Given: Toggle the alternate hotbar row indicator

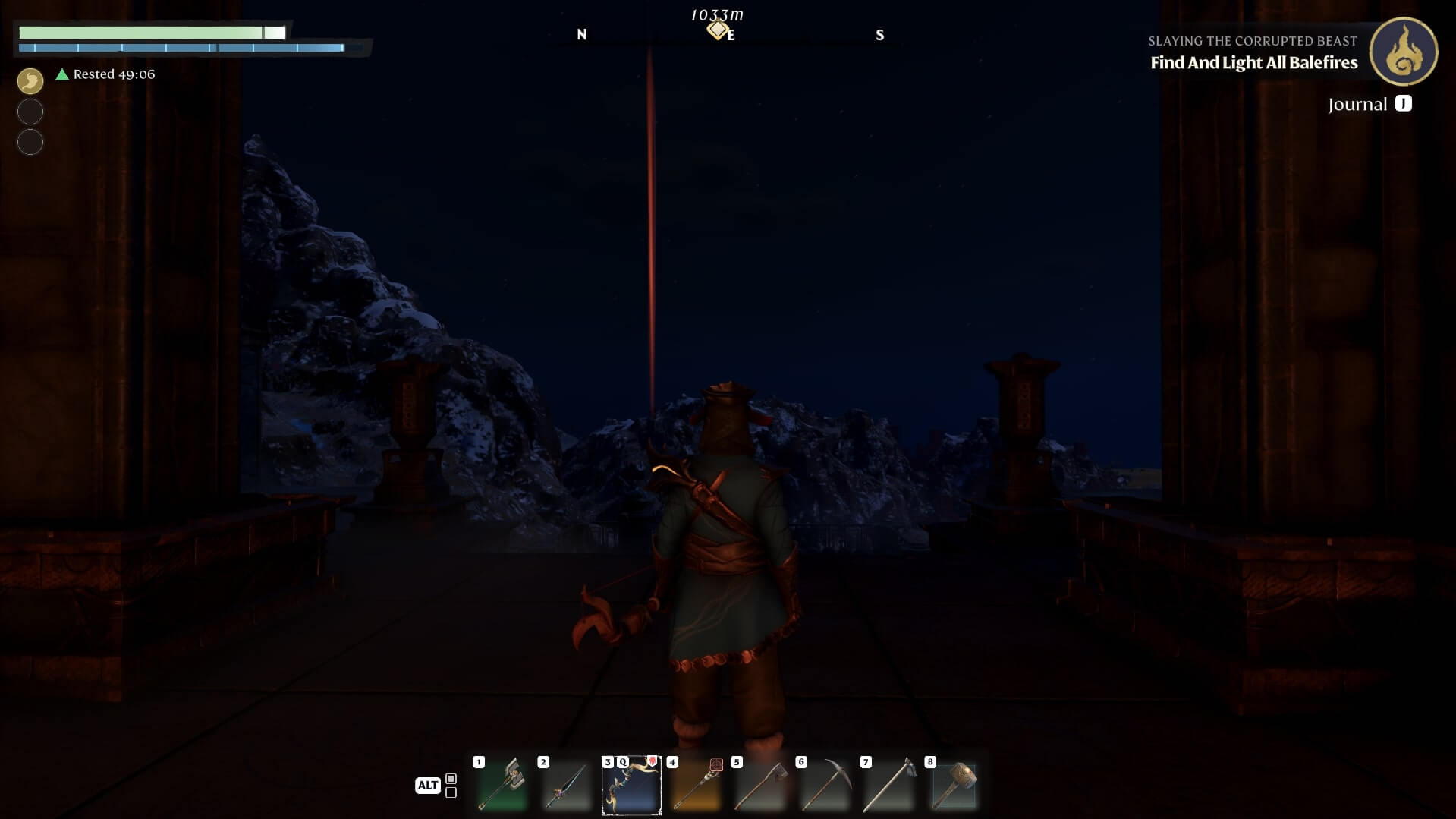Looking at the screenshot, I should (451, 786).
